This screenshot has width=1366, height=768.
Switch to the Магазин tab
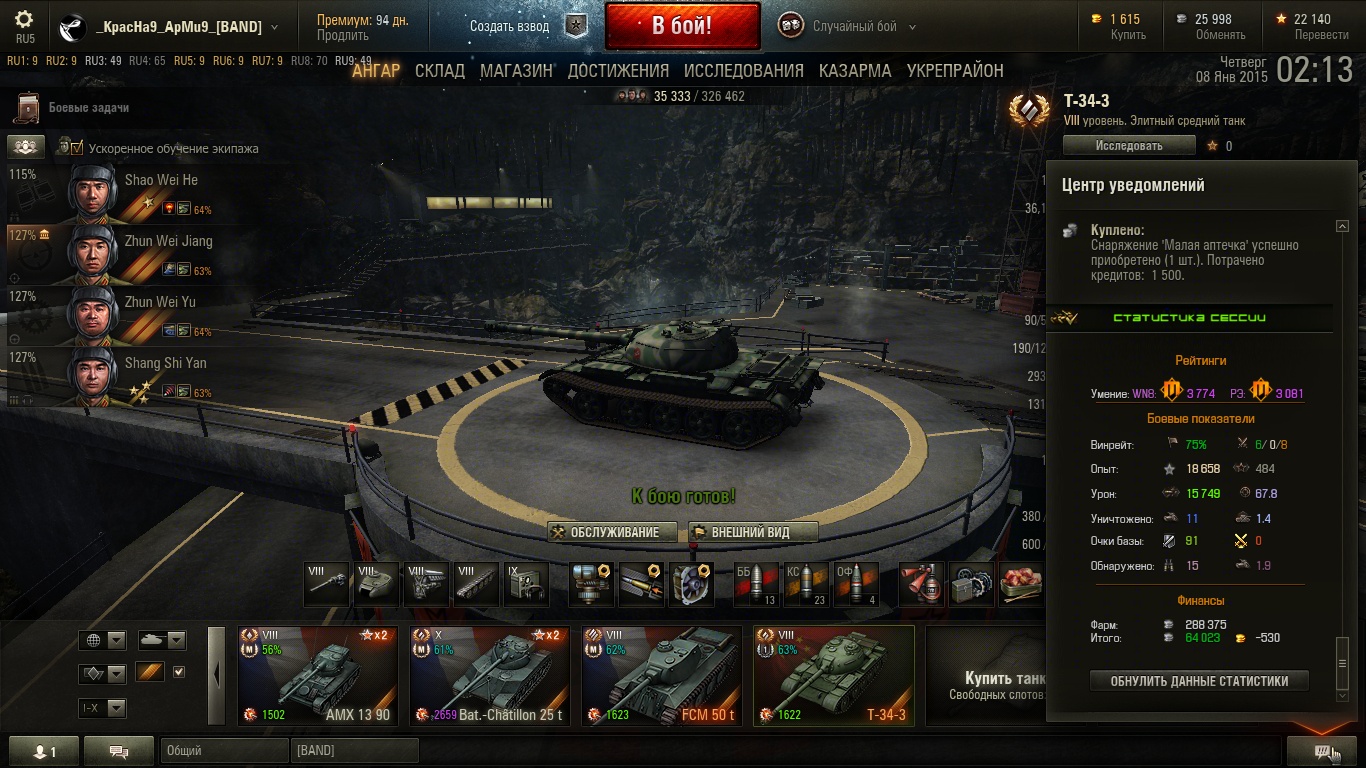coord(516,71)
